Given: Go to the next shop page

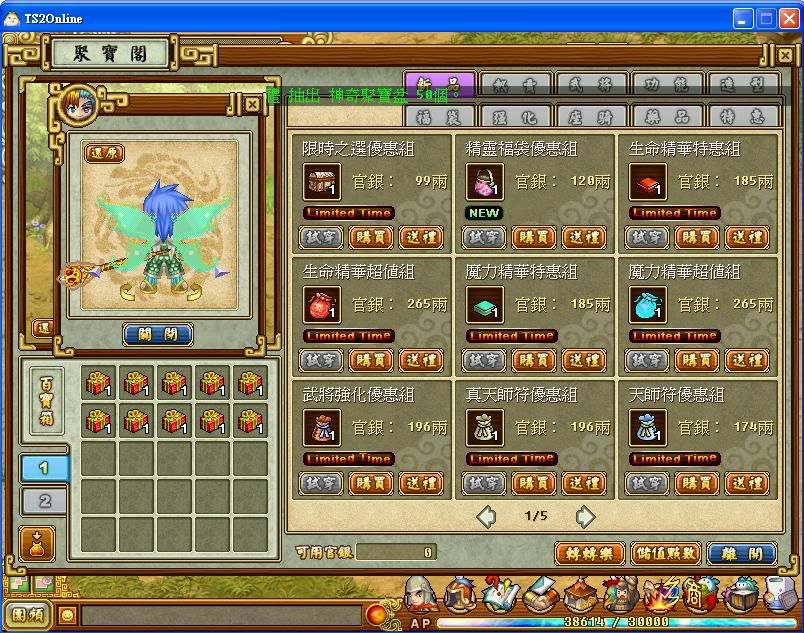Looking at the screenshot, I should [x=586, y=517].
